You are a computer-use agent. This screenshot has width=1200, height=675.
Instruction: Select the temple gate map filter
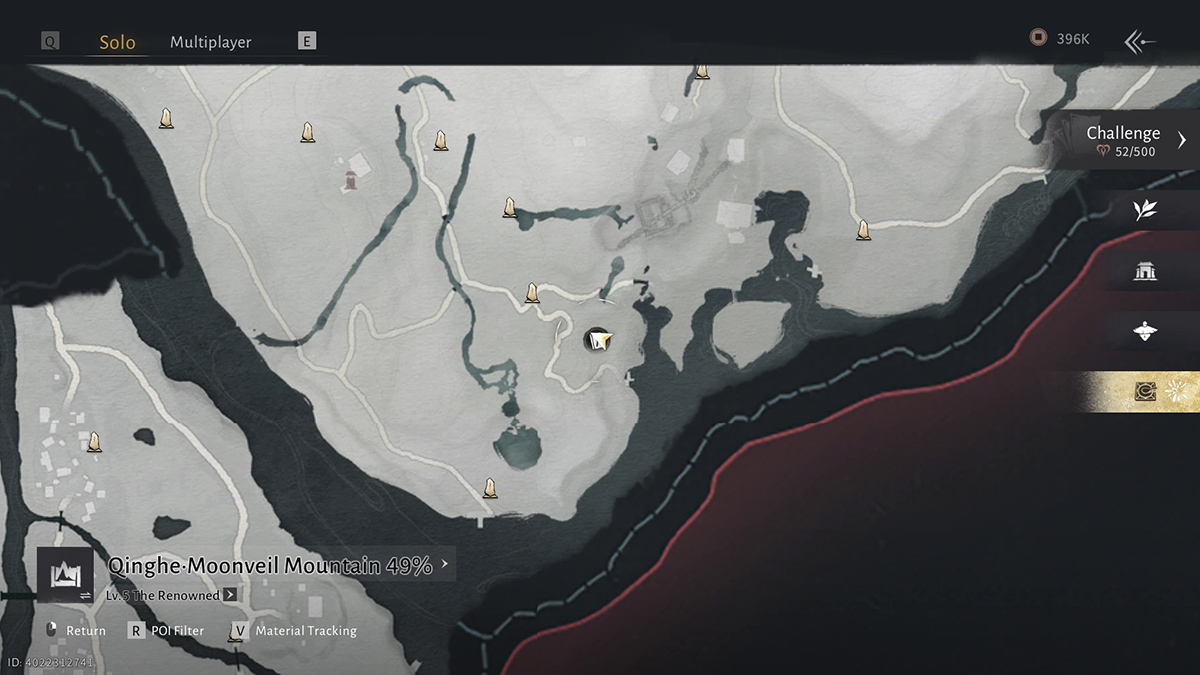1145,270
